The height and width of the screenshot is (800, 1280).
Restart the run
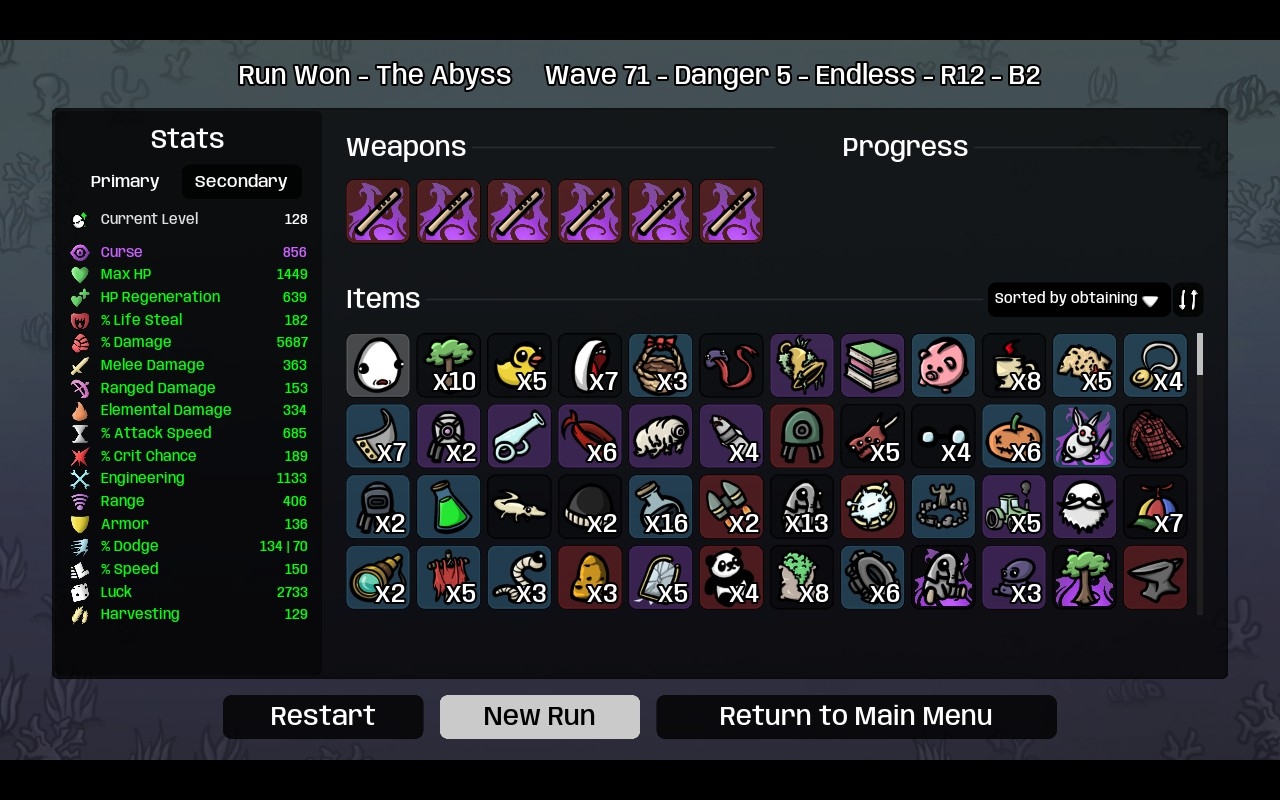pyautogui.click(x=323, y=717)
